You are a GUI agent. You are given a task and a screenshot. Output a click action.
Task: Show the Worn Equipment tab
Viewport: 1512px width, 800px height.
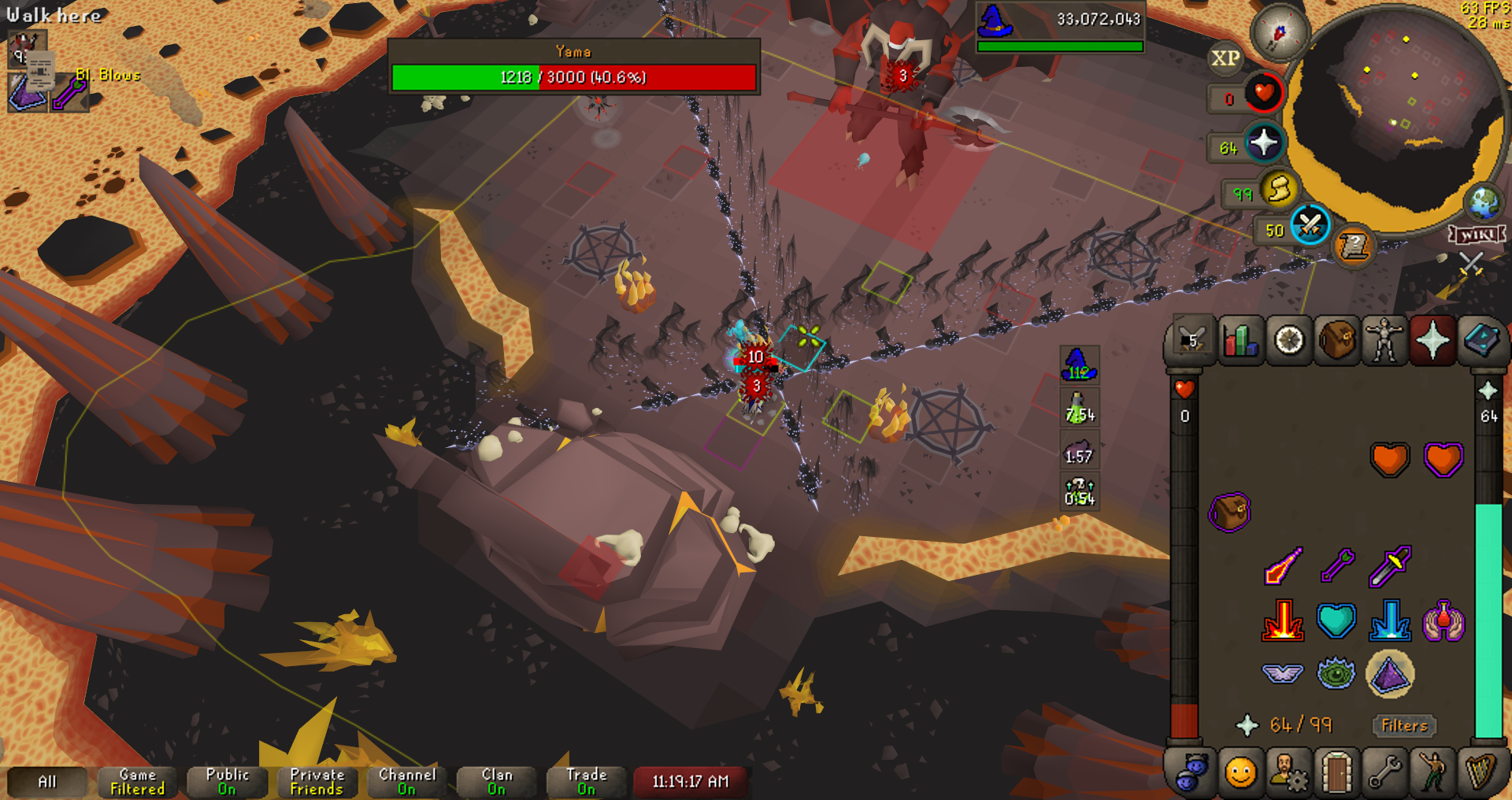1384,341
